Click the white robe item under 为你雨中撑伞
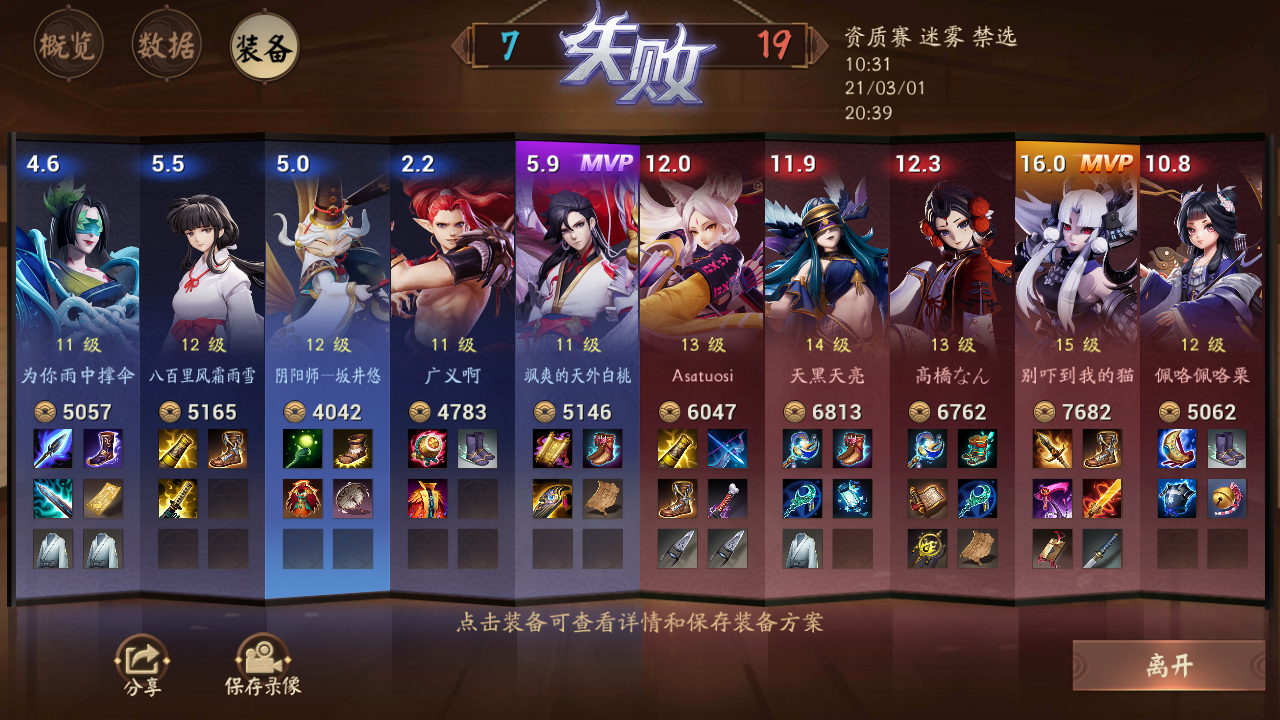The image size is (1280, 720). 52,549
